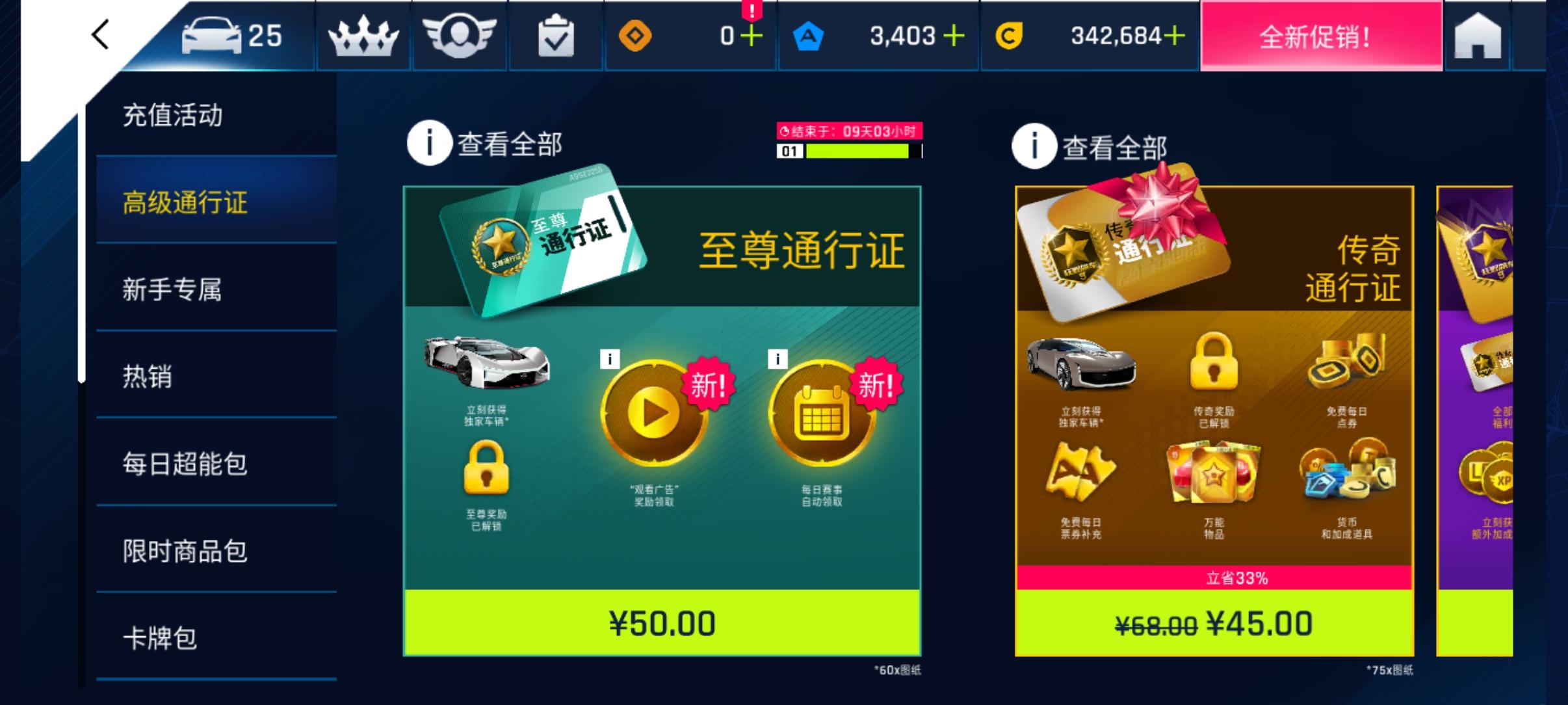Viewport: 1568px width, 705px height.
Task: Click the crown league icon in top bar
Action: (363, 36)
